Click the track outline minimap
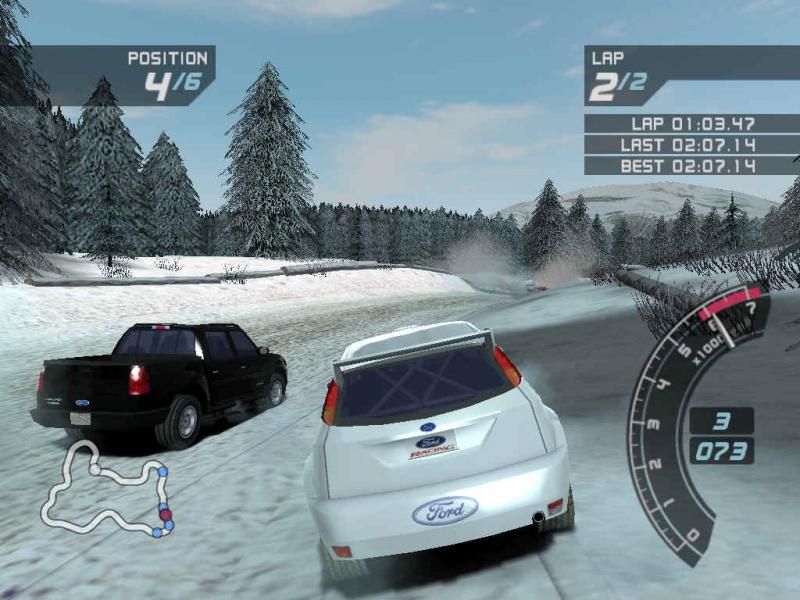 107,492
